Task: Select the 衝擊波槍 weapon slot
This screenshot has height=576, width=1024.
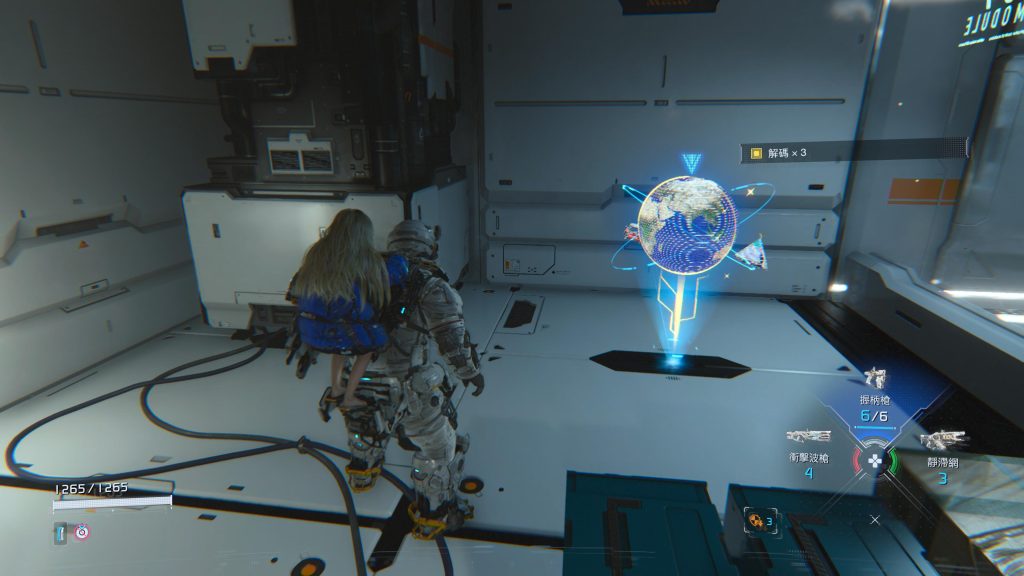Action: (x=808, y=437)
